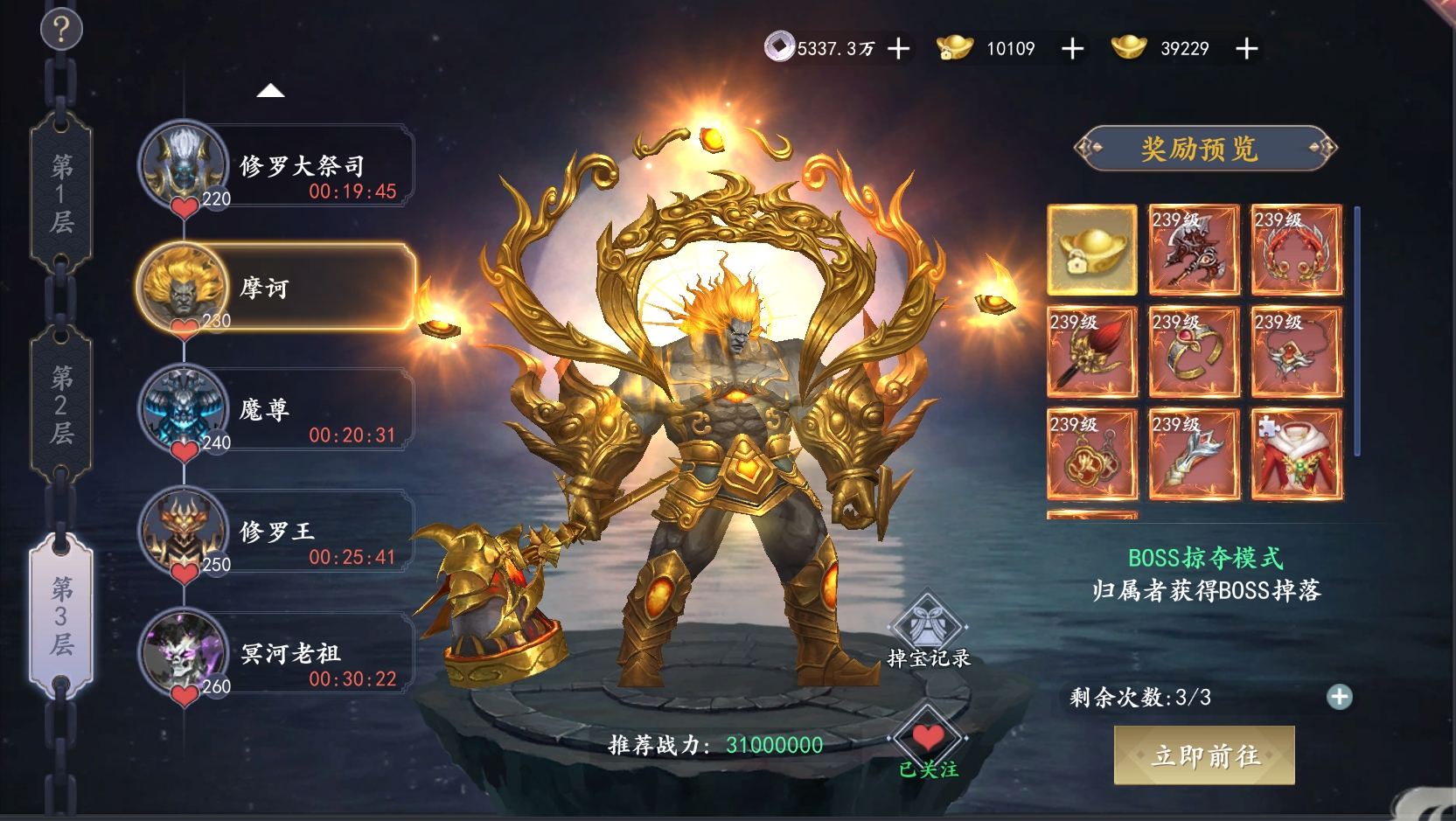Click 立即前往 to go now
The height and width of the screenshot is (821, 1456).
point(1204,755)
